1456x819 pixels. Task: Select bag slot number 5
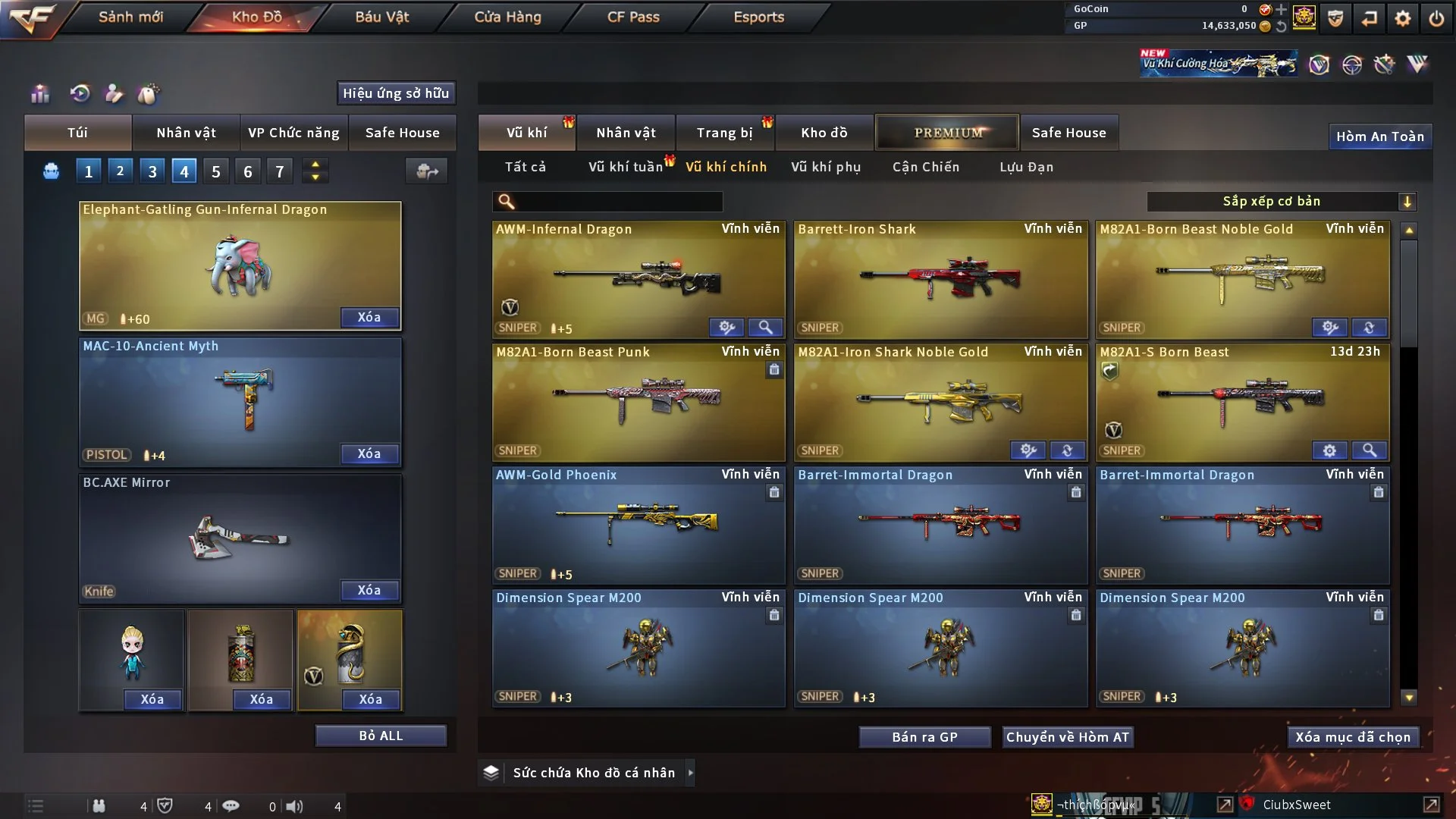tap(216, 171)
